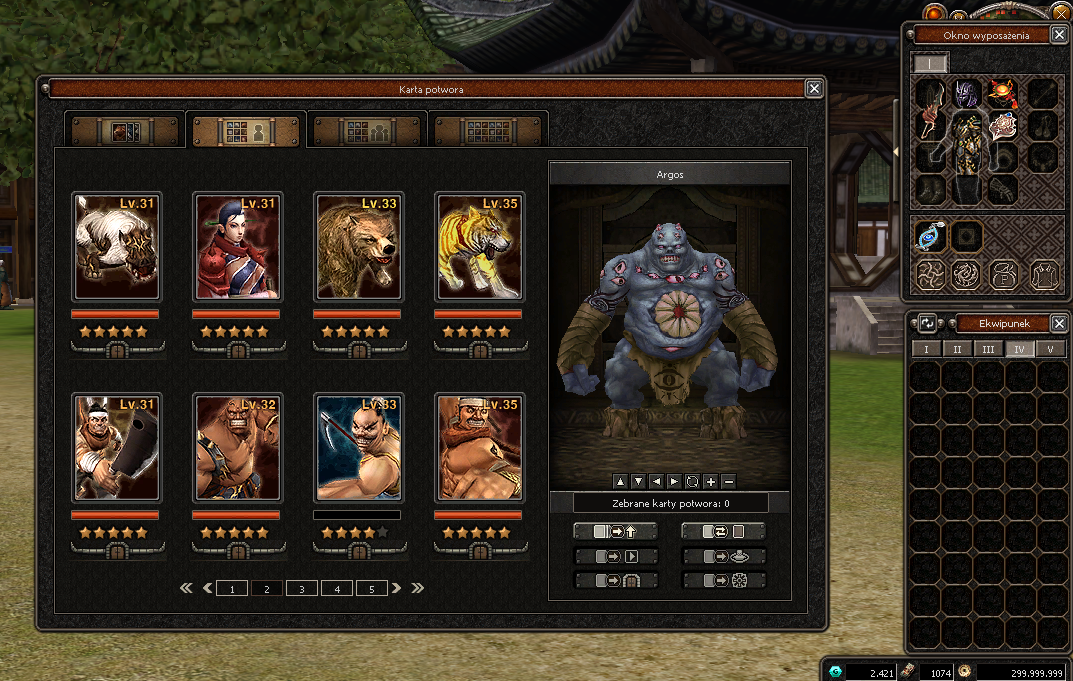Close the Ekwipunek inventory panel

(x=1060, y=323)
